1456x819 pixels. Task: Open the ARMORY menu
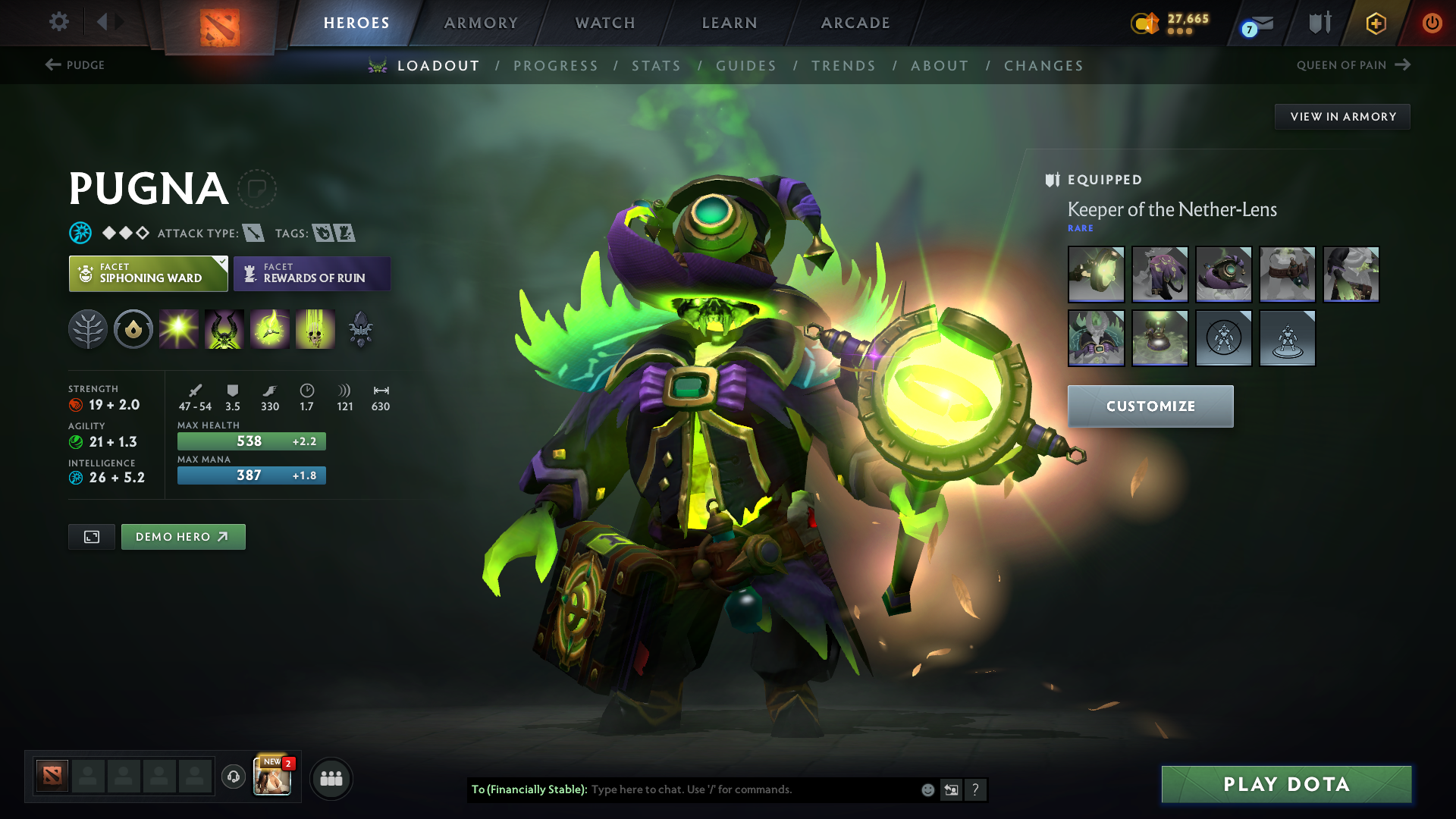pyautogui.click(x=481, y=23)
